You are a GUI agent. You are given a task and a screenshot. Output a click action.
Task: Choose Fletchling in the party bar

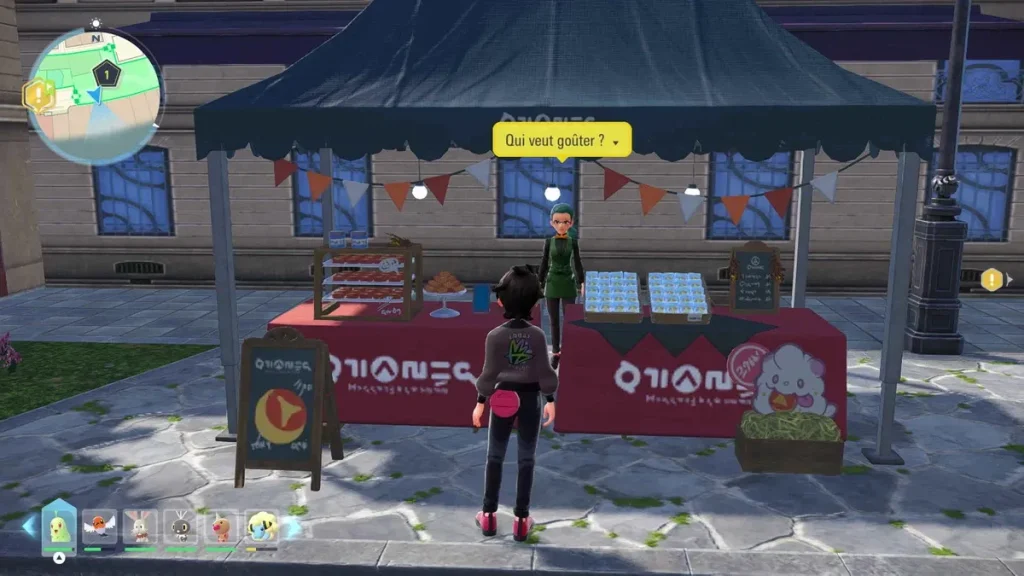pos(99,526)
